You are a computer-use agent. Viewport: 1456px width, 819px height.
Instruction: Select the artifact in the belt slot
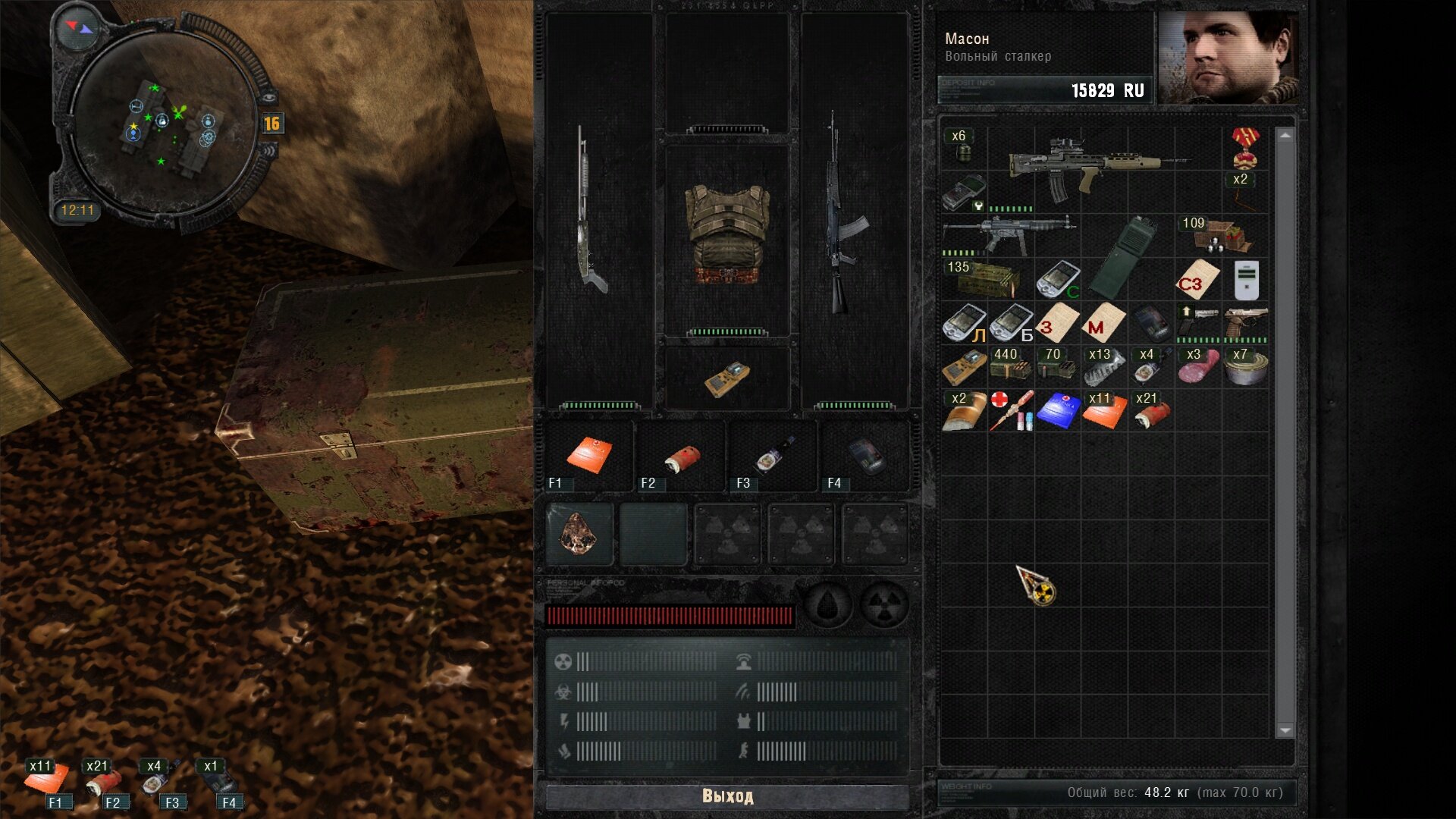579,535
